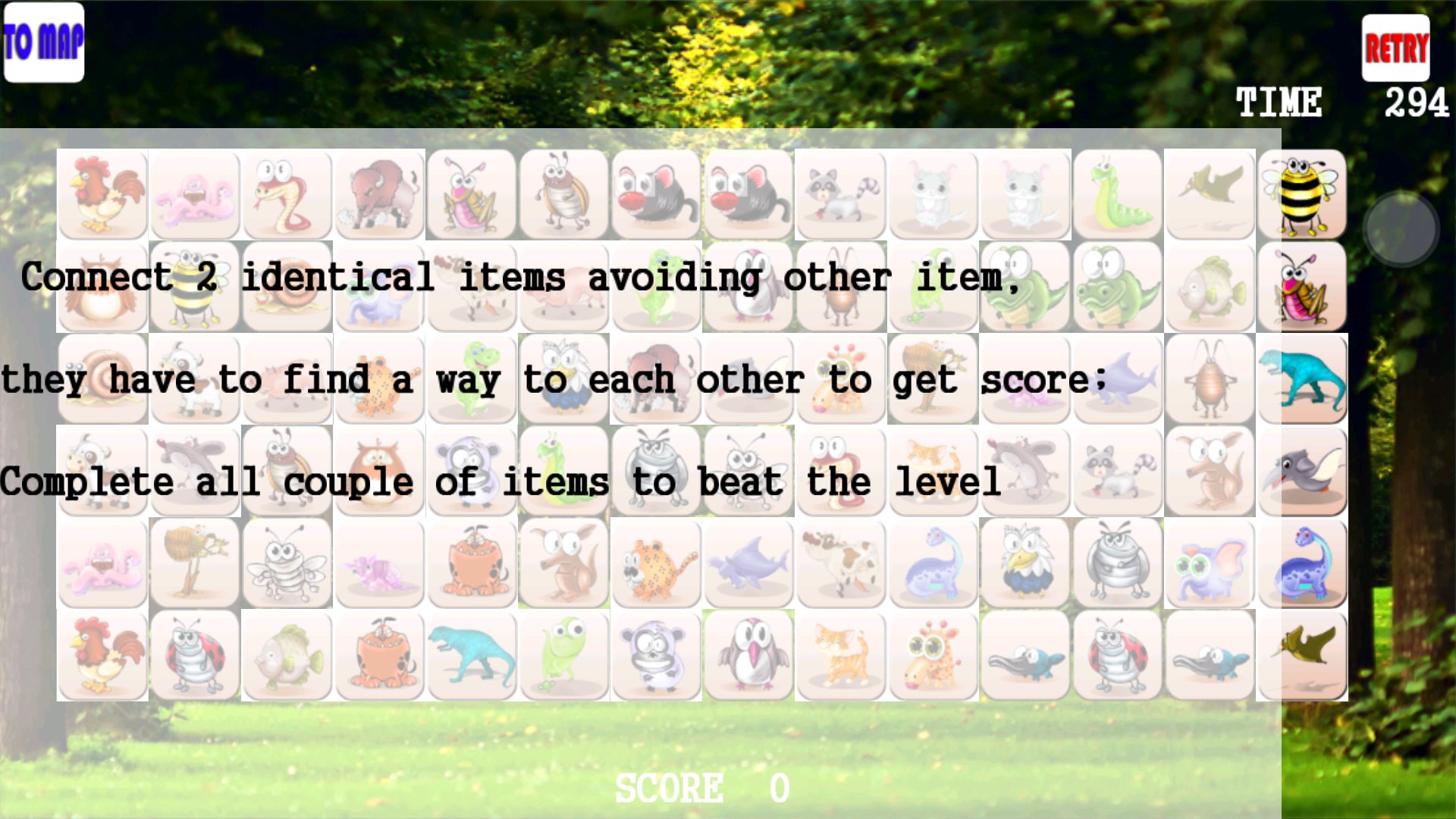Click the rooster tile in the top-left corner
Screen dimensions: 1456x819
click(x=102, y=193)
